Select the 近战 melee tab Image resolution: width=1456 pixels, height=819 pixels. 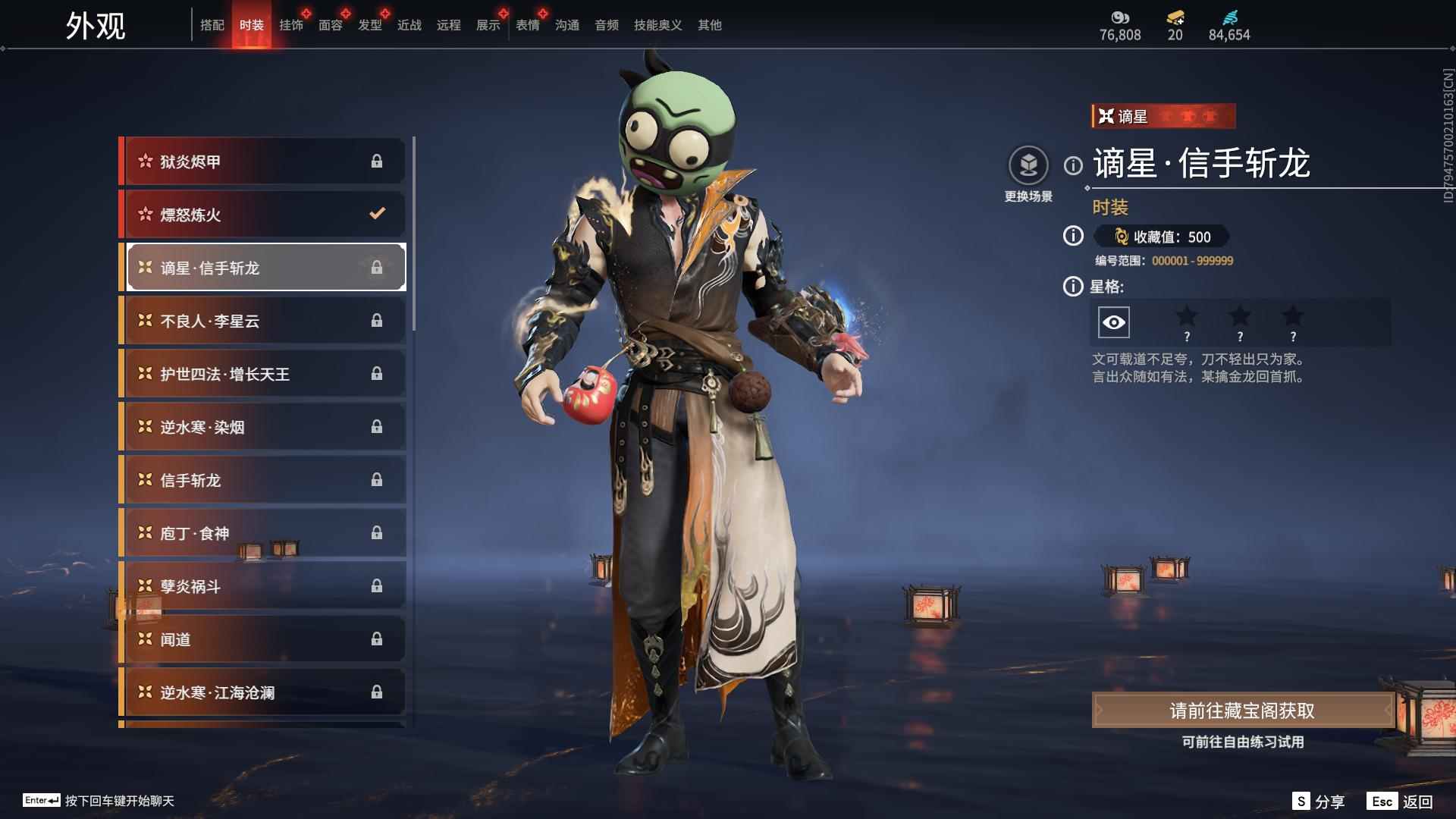[409, 25]
